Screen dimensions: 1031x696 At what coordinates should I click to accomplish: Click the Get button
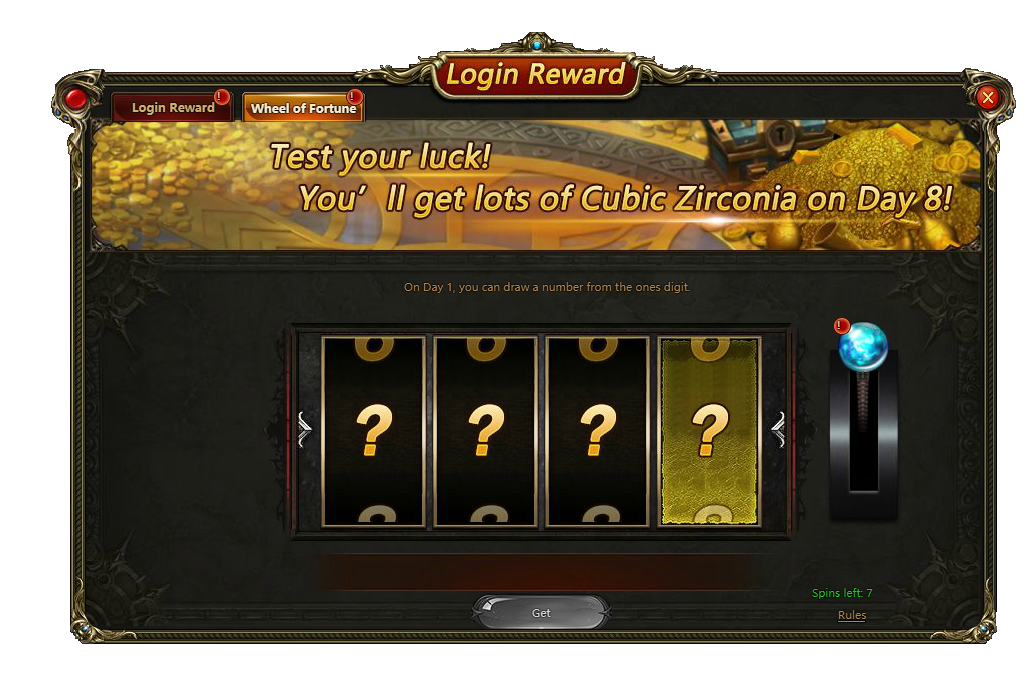click(541, 613)
